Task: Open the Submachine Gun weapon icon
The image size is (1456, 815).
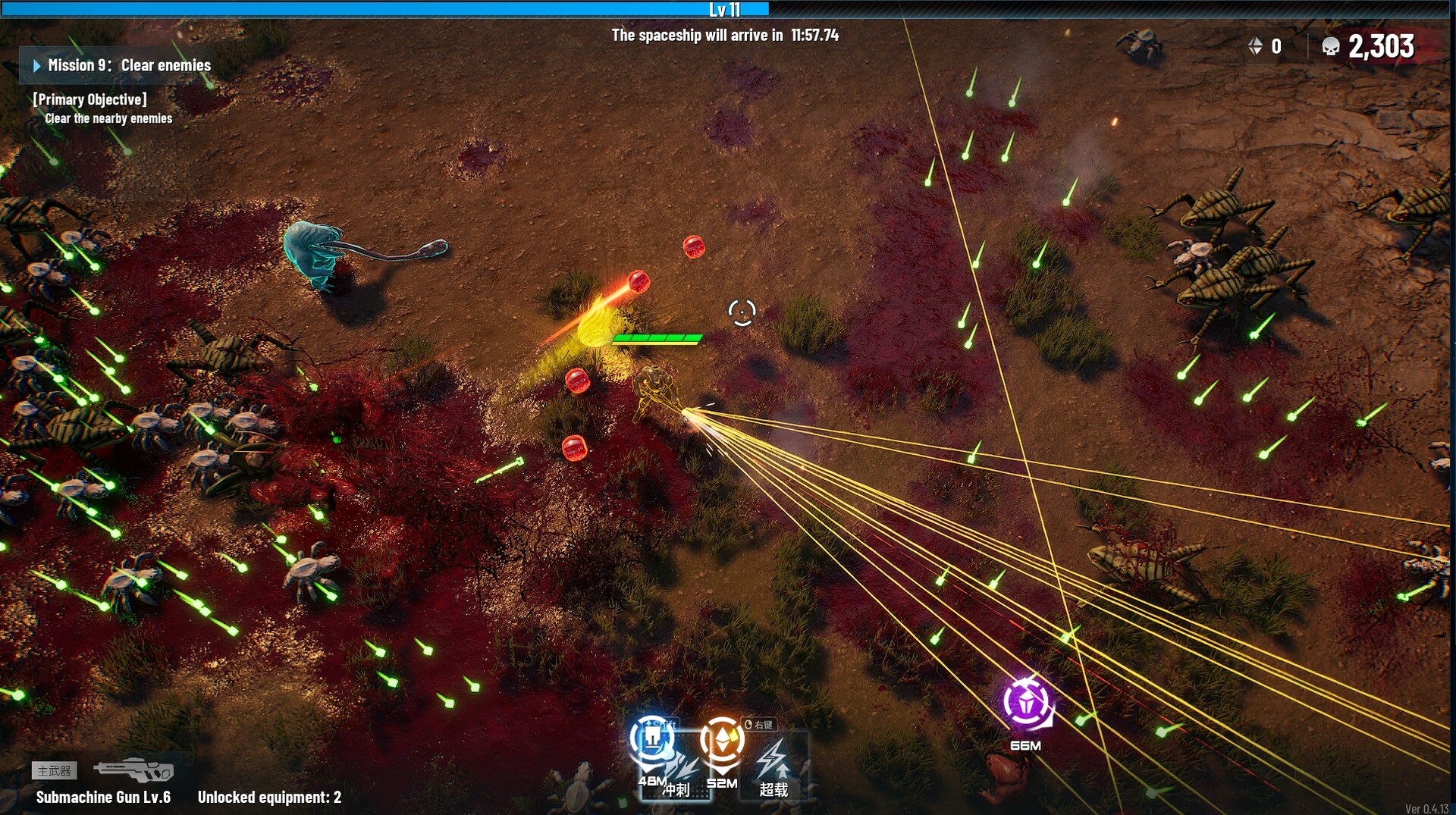Action: pyautogui.click(x=136, y=770)
